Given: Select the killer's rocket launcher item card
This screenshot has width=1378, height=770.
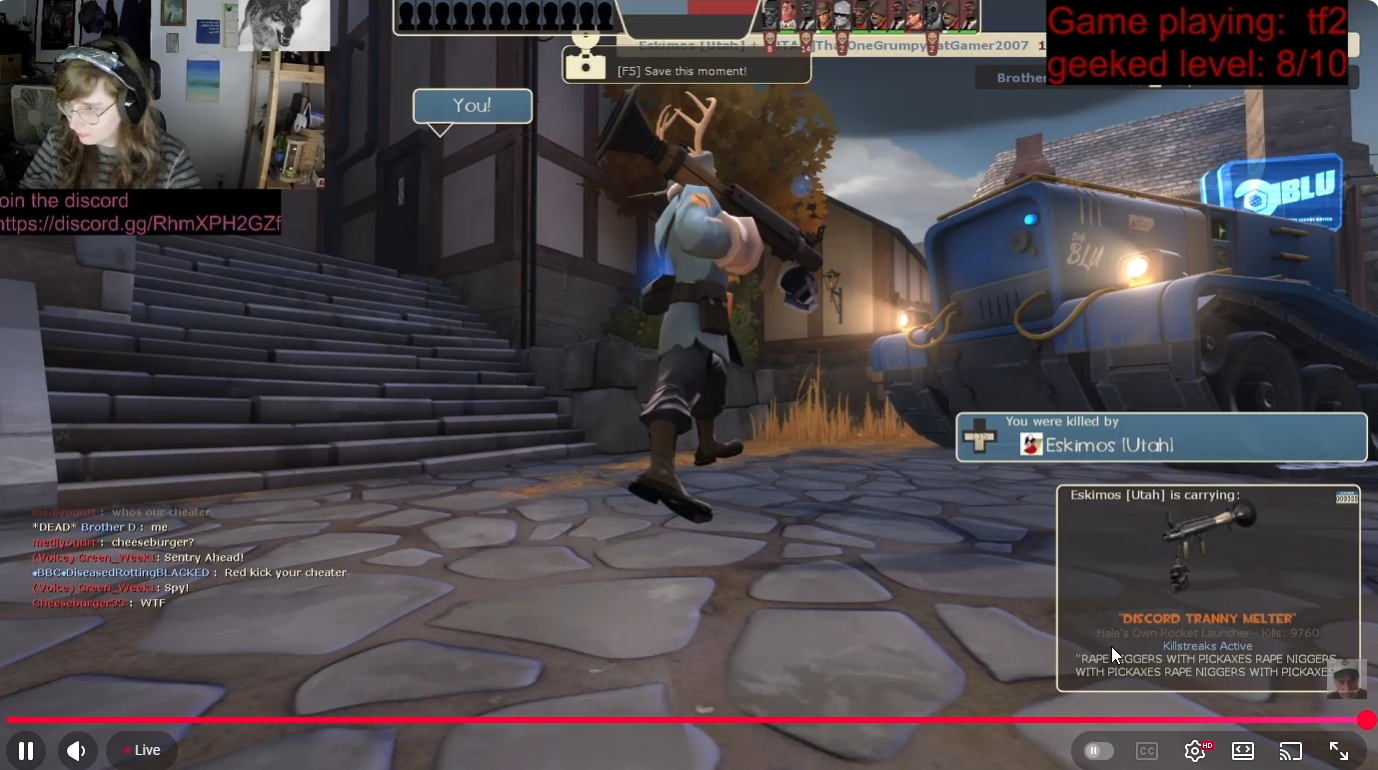Looking at the screenshot, I should click(1207, 587).
